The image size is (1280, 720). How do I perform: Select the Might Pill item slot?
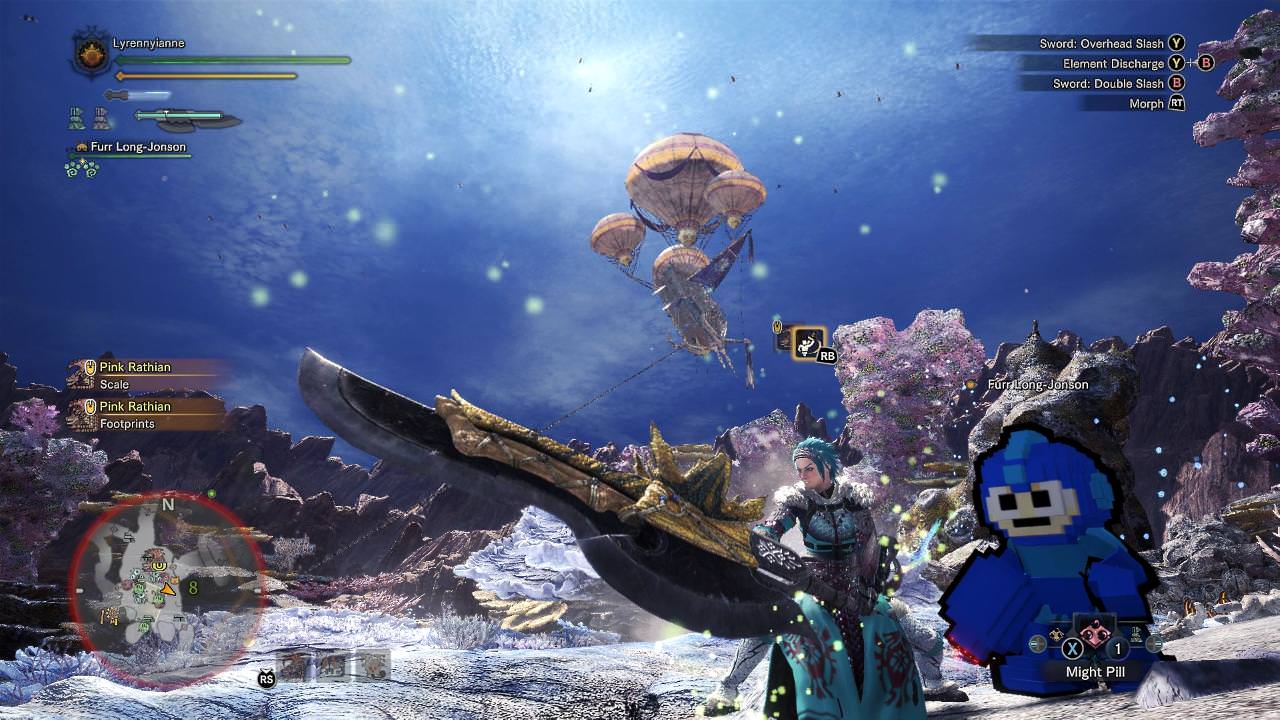coord(1097,635)
